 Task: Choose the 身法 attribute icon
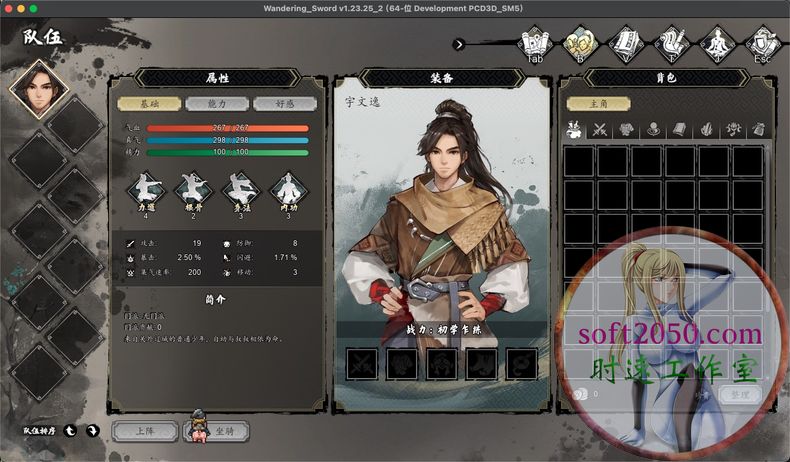[240, 190]
